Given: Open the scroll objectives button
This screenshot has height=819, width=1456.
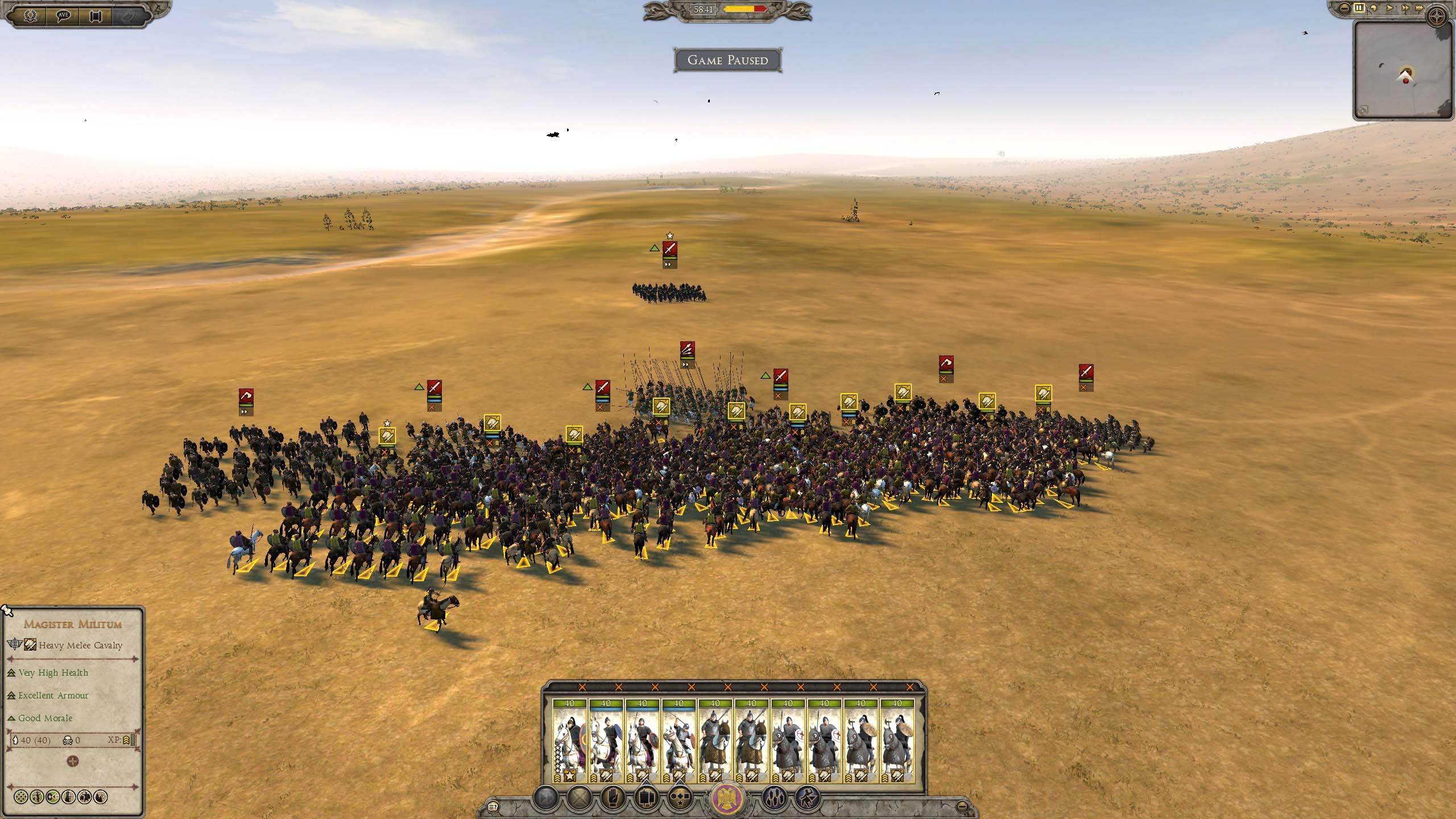Looking at the screenshot, I should click(x=96, y=15).
